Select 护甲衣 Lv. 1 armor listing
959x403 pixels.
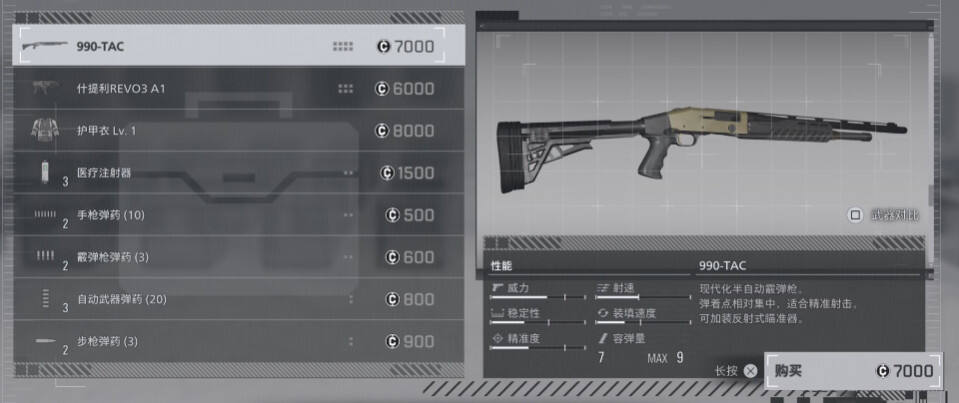point(238,131)
